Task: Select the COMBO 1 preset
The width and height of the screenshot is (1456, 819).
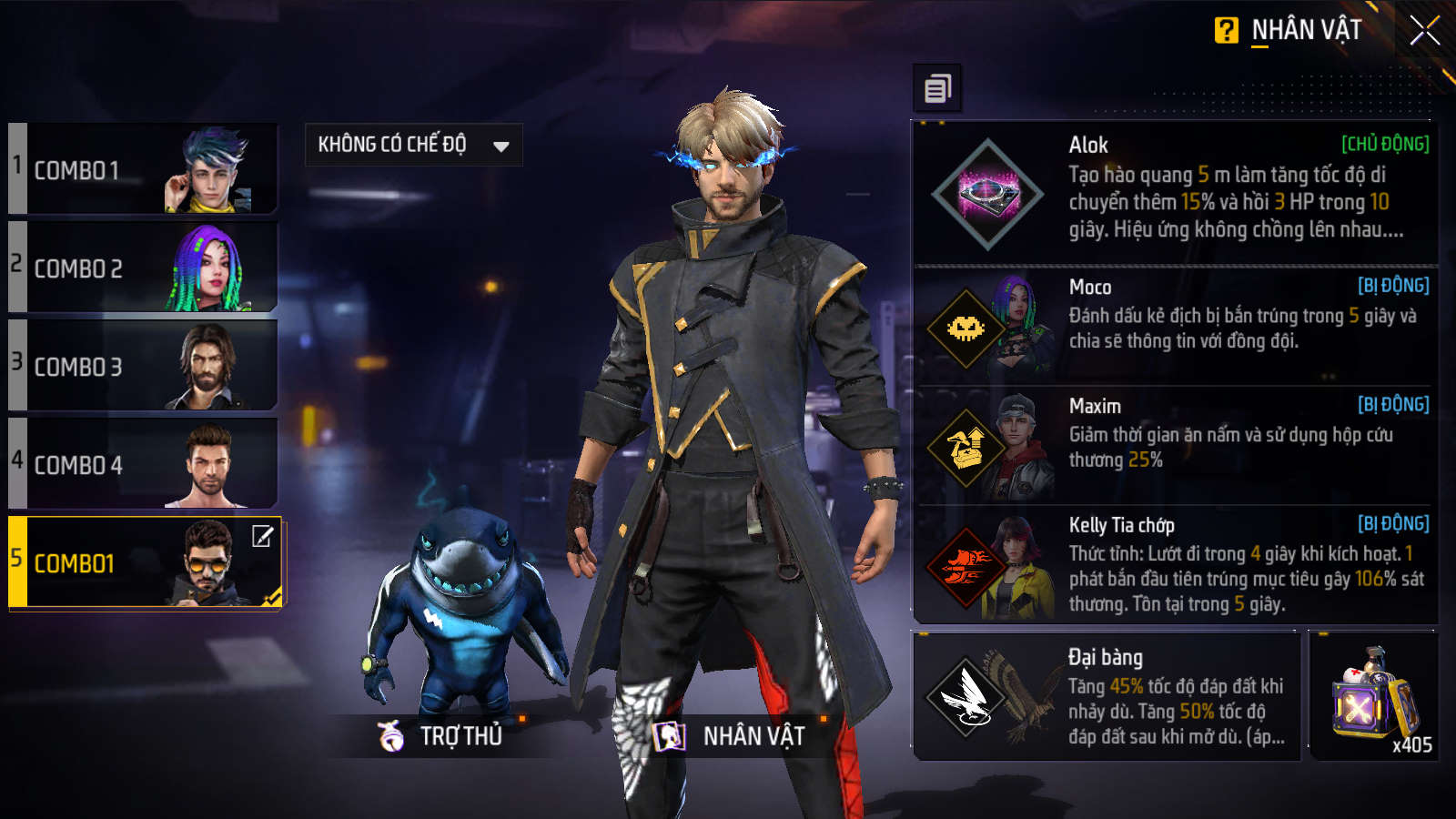Action: [x=144, y=169]
